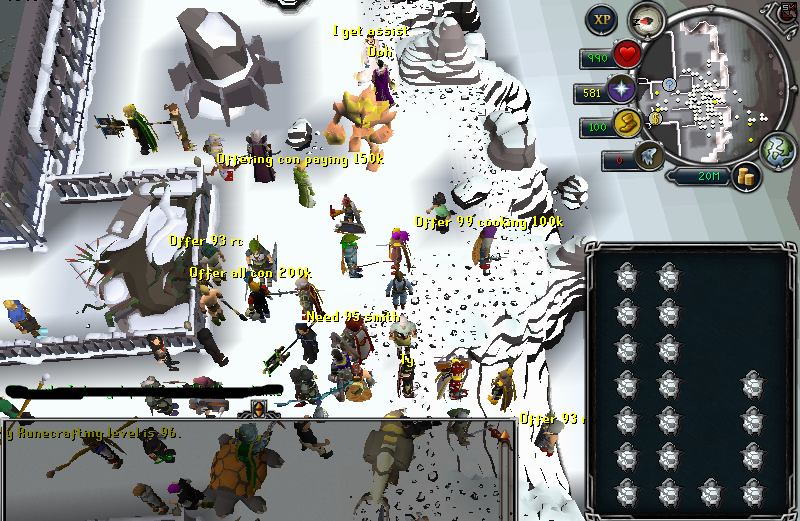Click the question mark marker on minimap
Image resolution: width=800 pixels, height=521 pixels.
click(670, 84)
